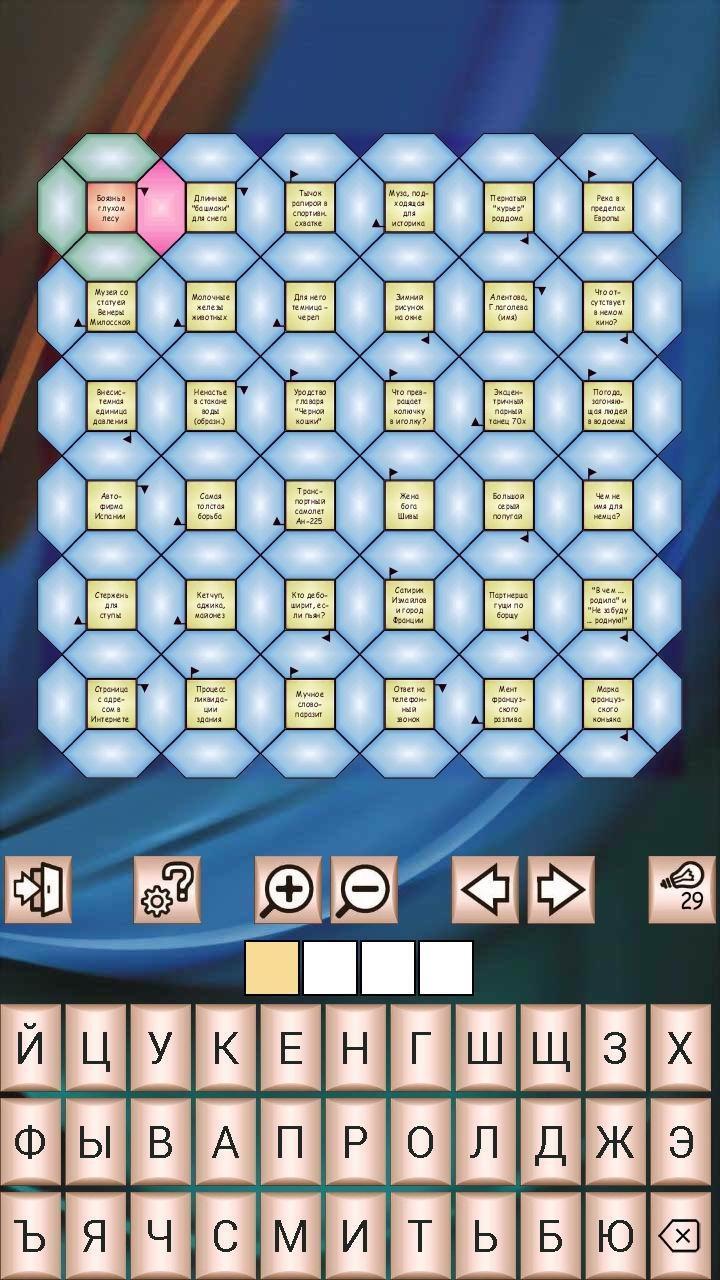Select the clue "Зимний рисунок на окне"
The image size is (720, 1280).
(x=409, y=307)
